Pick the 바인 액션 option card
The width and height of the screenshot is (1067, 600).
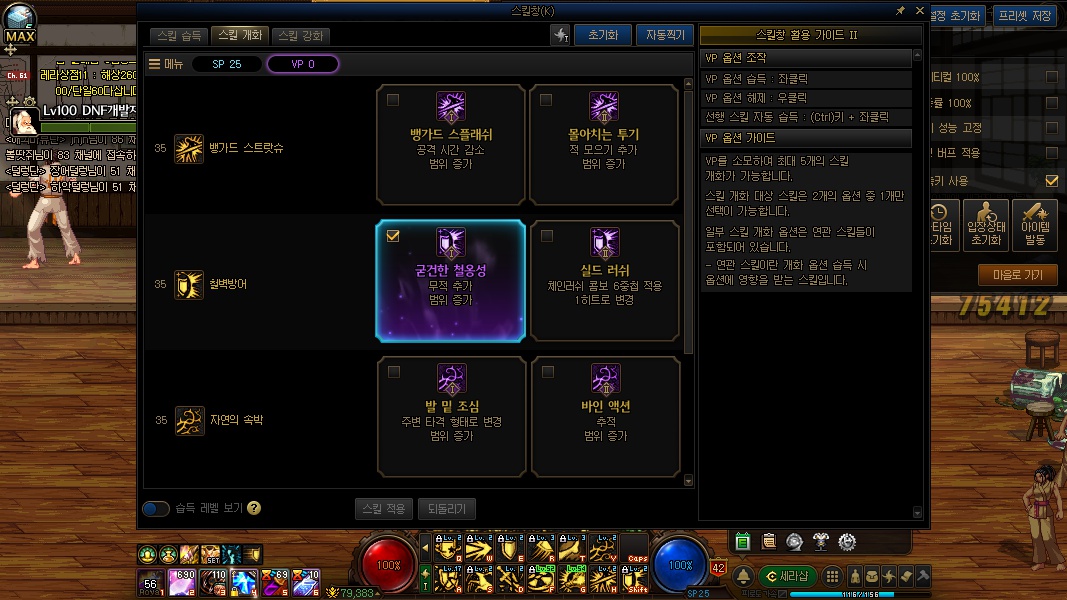[x=604, y=416]
